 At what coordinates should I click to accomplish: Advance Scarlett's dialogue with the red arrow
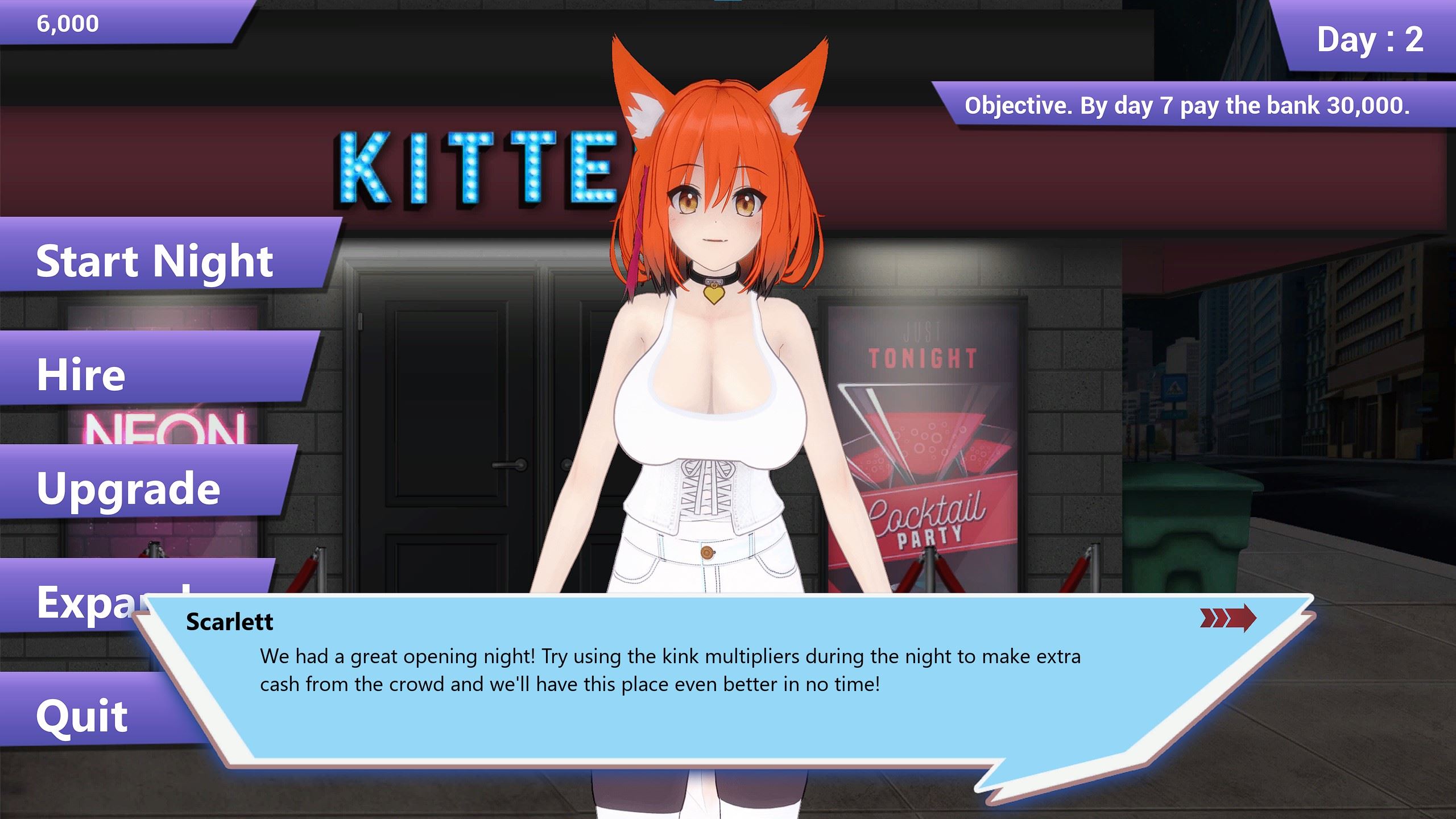point(1227,618)
